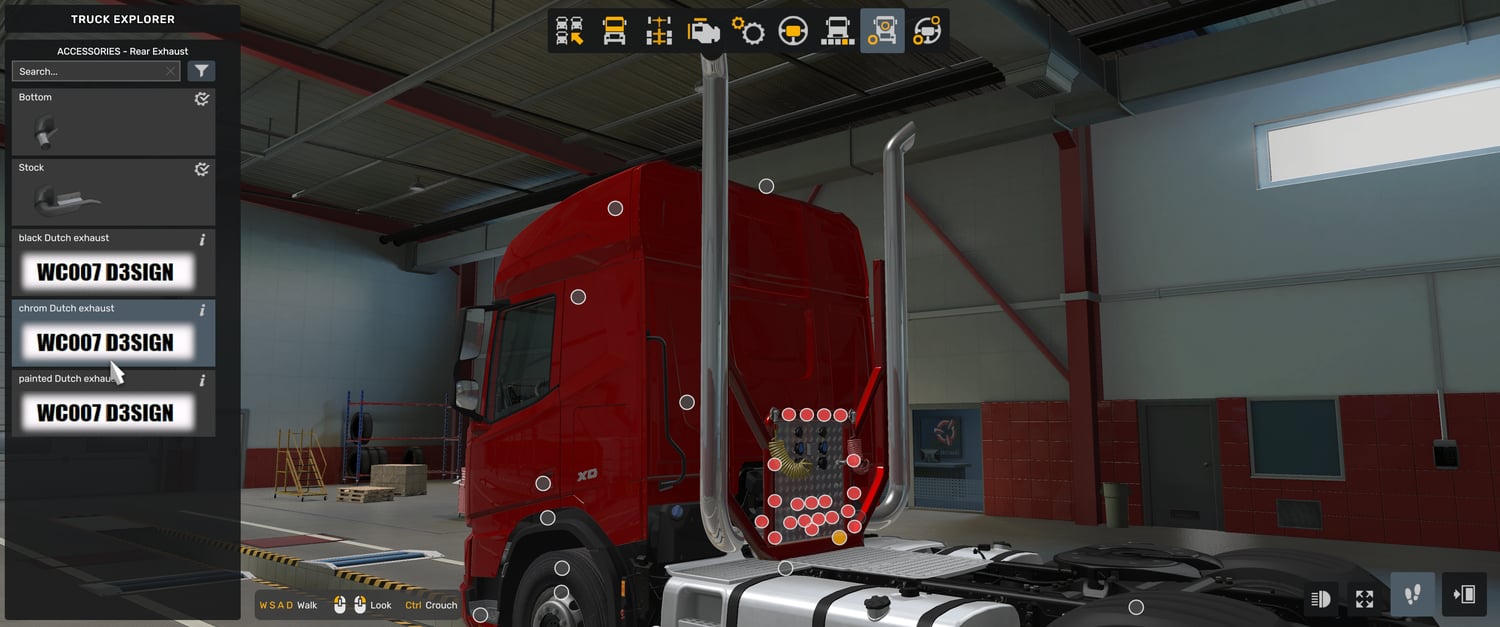Activate the four-arrows fullscreen view button
This screenshot has height=627, width=1500.
(x=1364, y=598)
